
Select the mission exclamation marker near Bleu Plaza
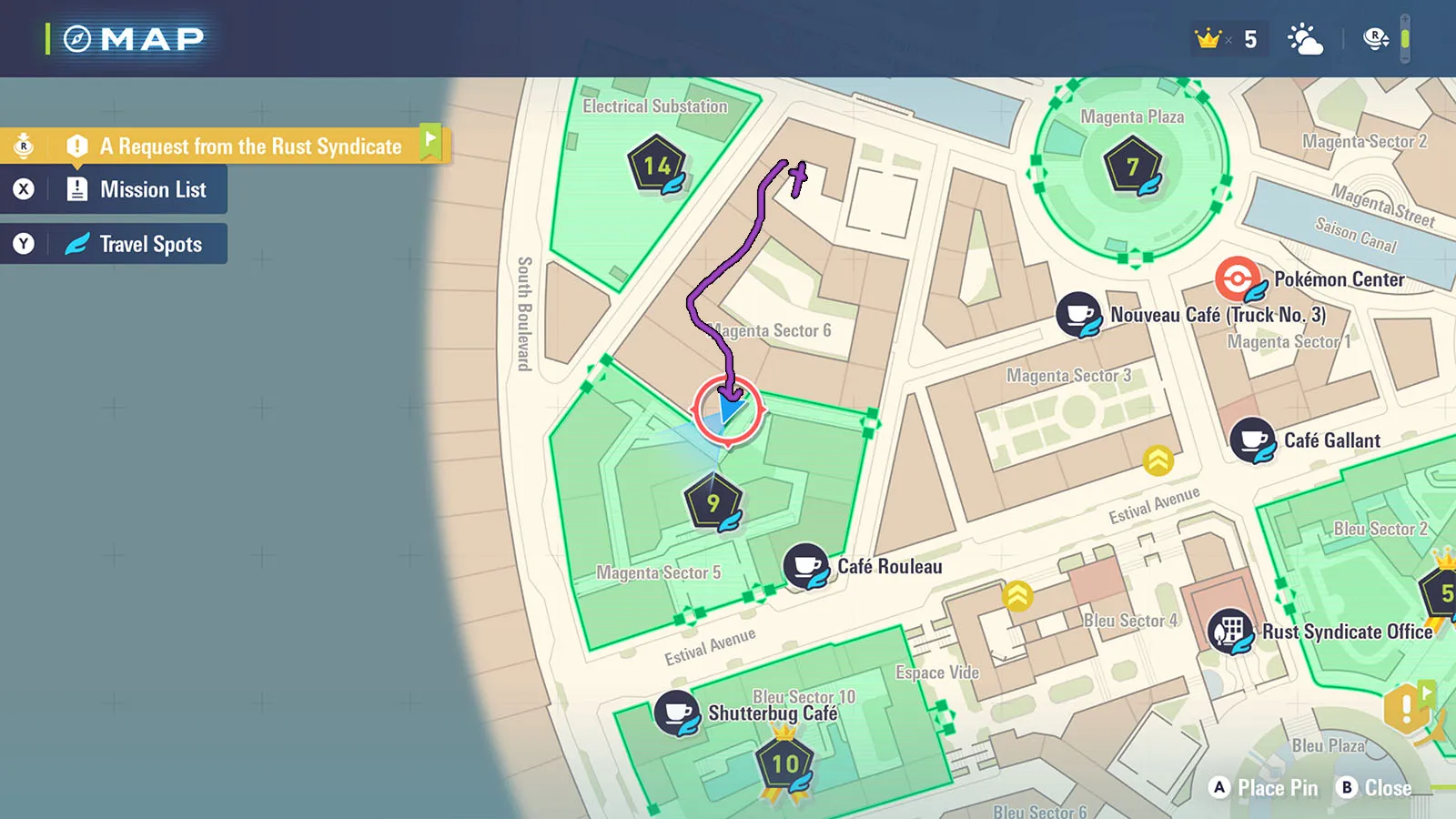(1406, 708)
